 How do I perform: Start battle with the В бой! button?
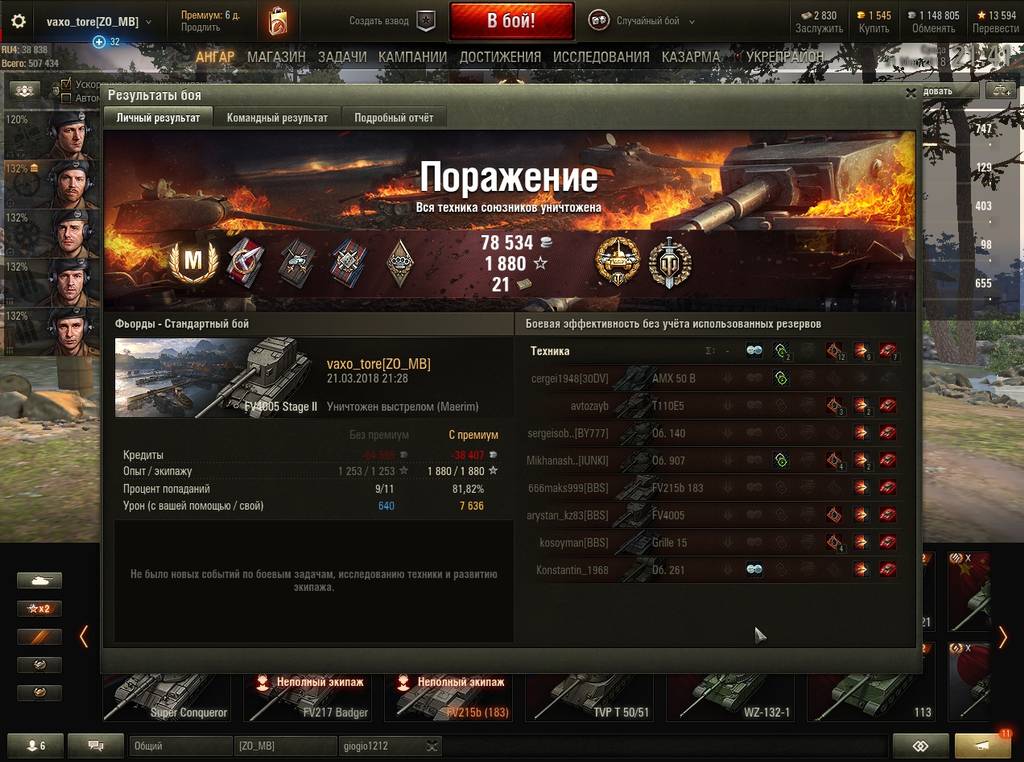click(x=511, y=20)
